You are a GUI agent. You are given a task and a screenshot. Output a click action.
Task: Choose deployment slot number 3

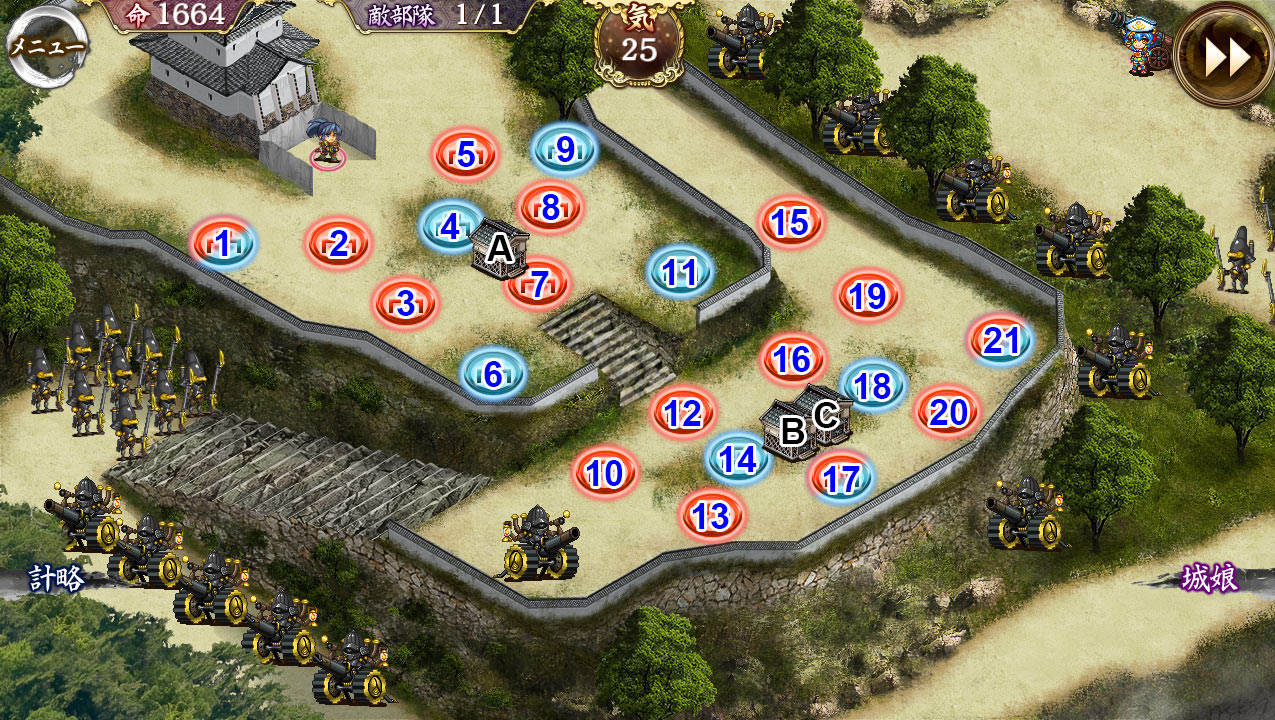point(405,303)
